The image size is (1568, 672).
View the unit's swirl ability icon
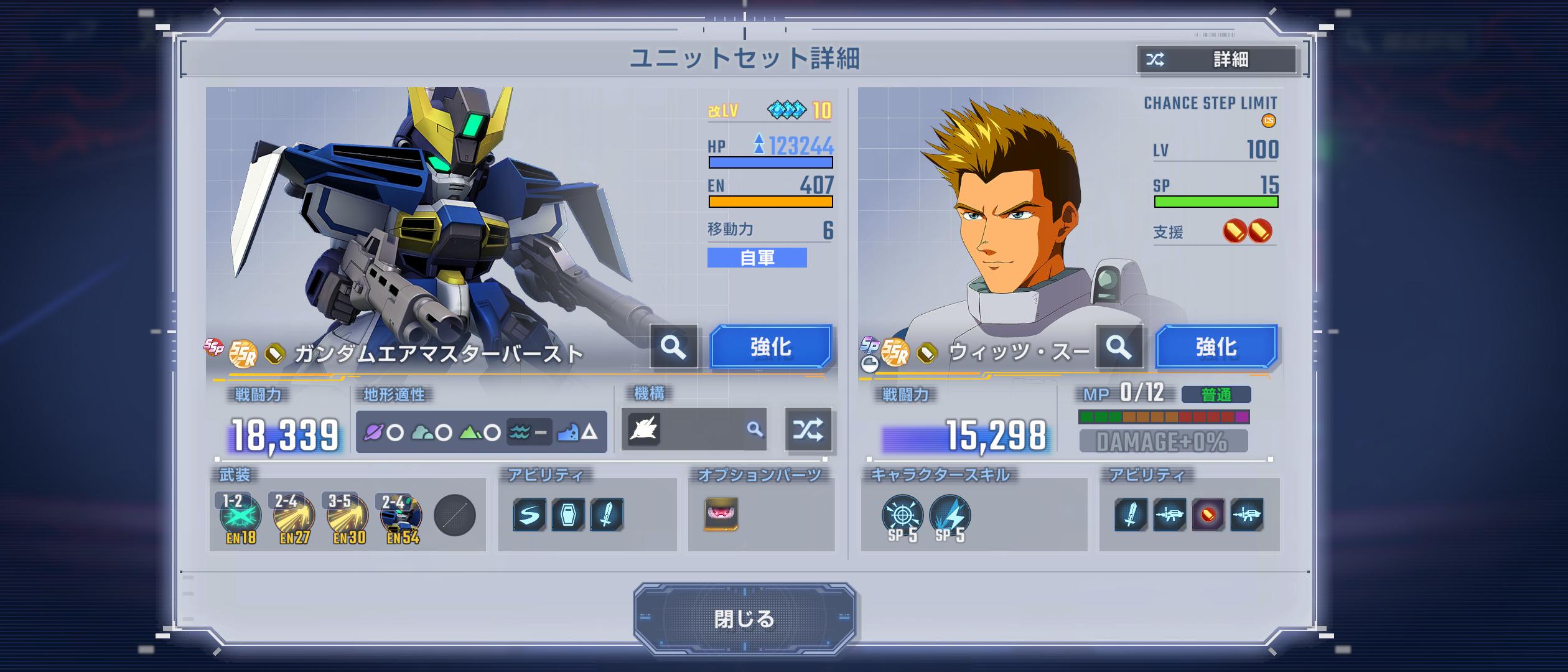tap(530, 515)
